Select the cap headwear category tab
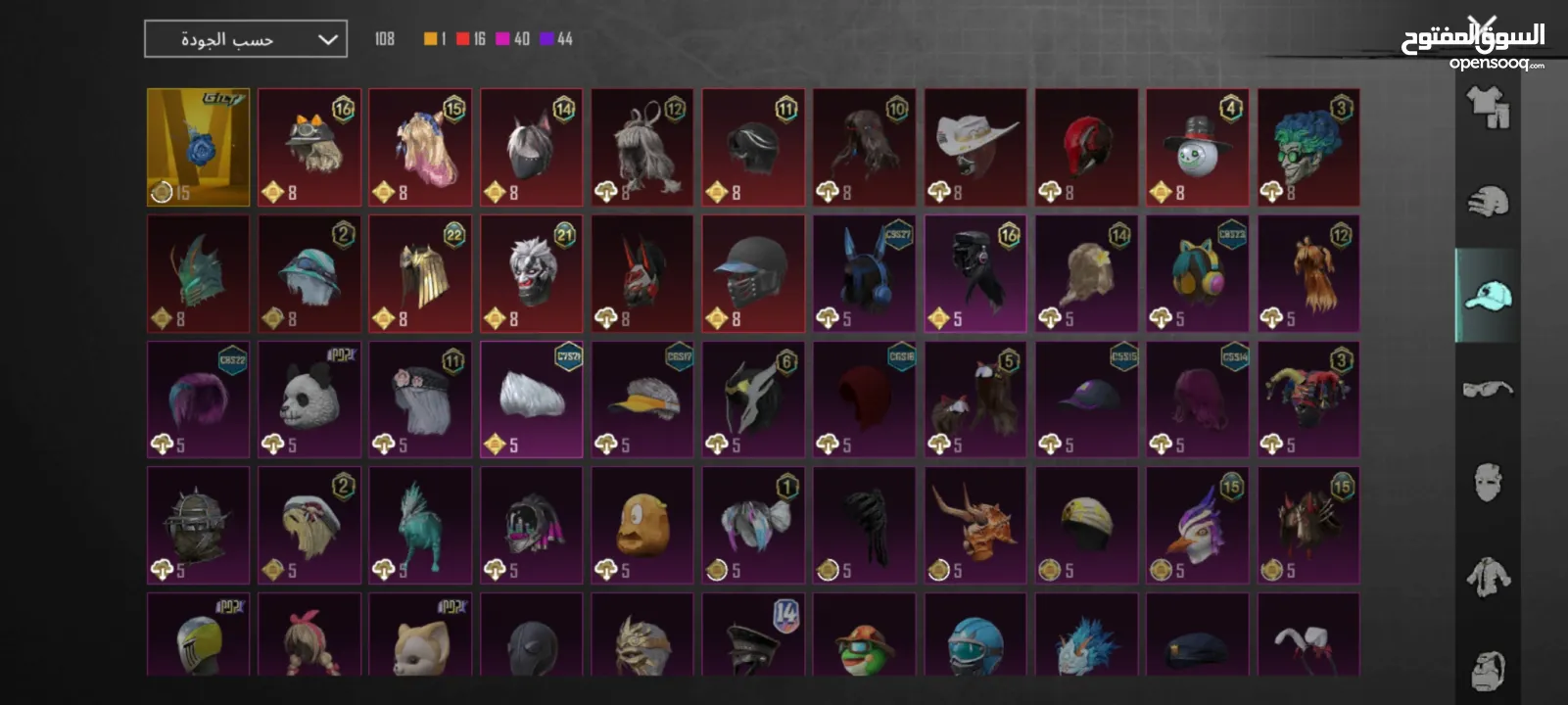 1487,295
